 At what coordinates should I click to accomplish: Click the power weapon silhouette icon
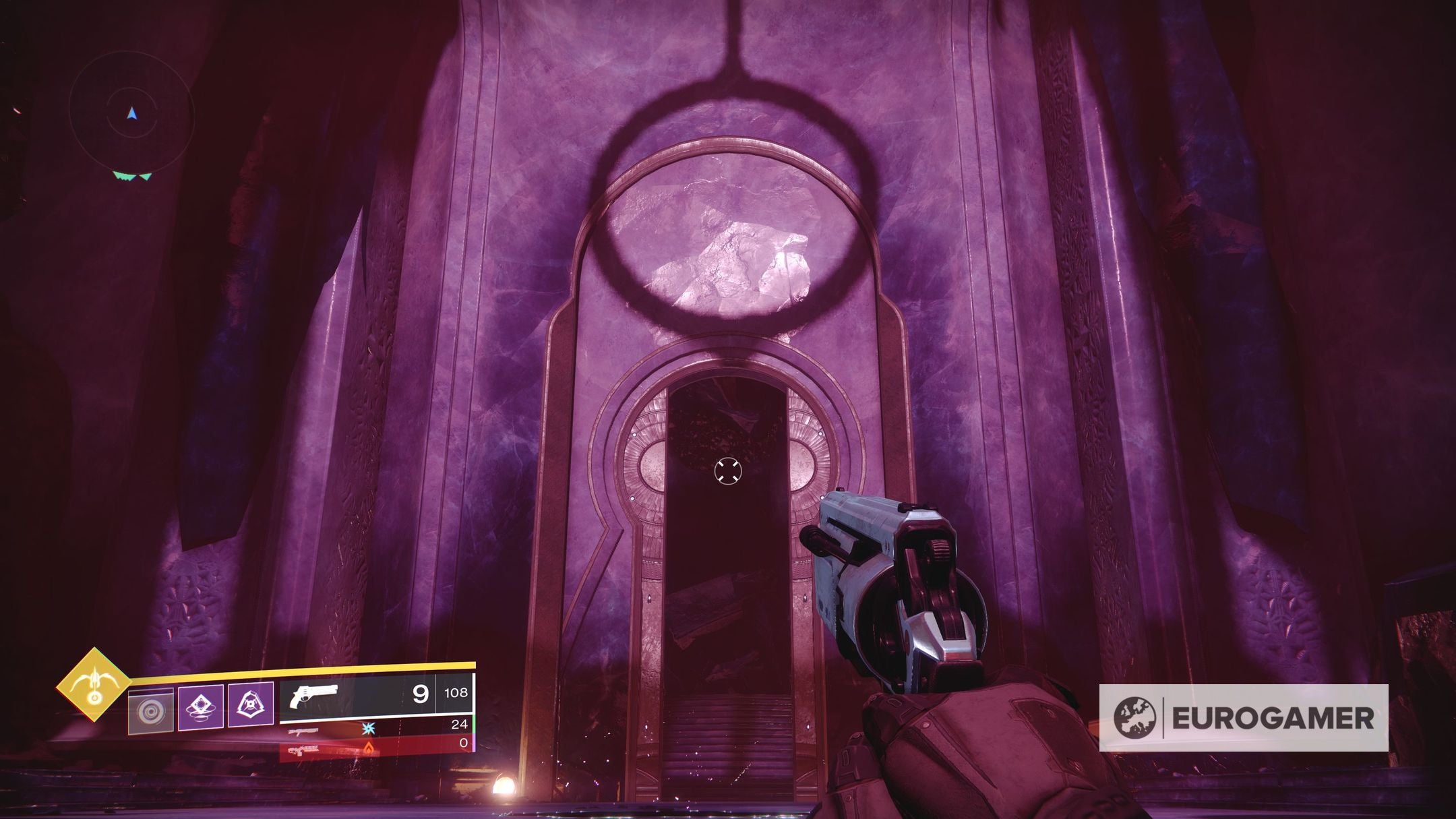pos(305,750)
